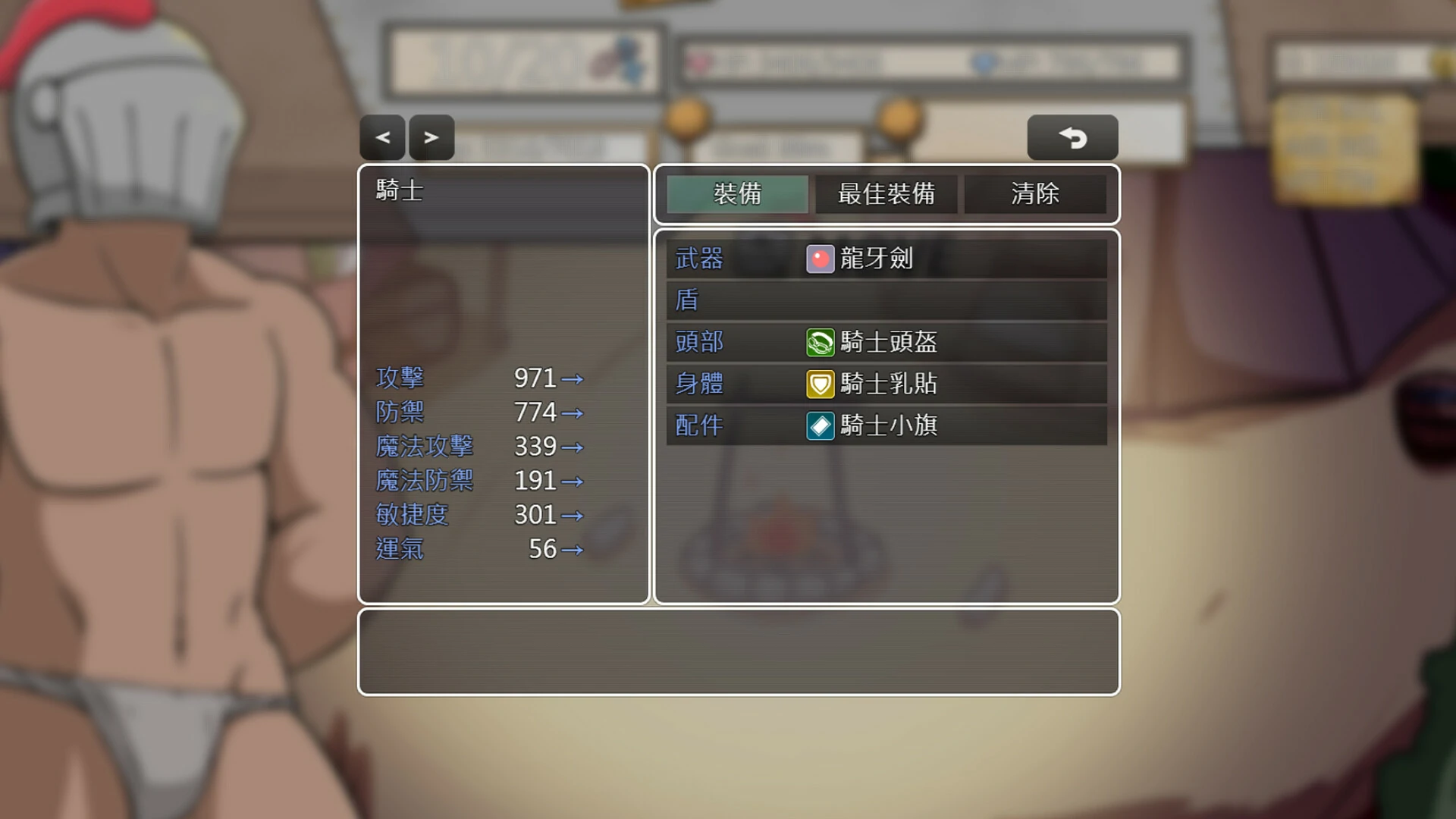The image size is (1456, 819).
Task: Click the yellow shield icon beside 騎士乳貼
Action: (821, 384)
